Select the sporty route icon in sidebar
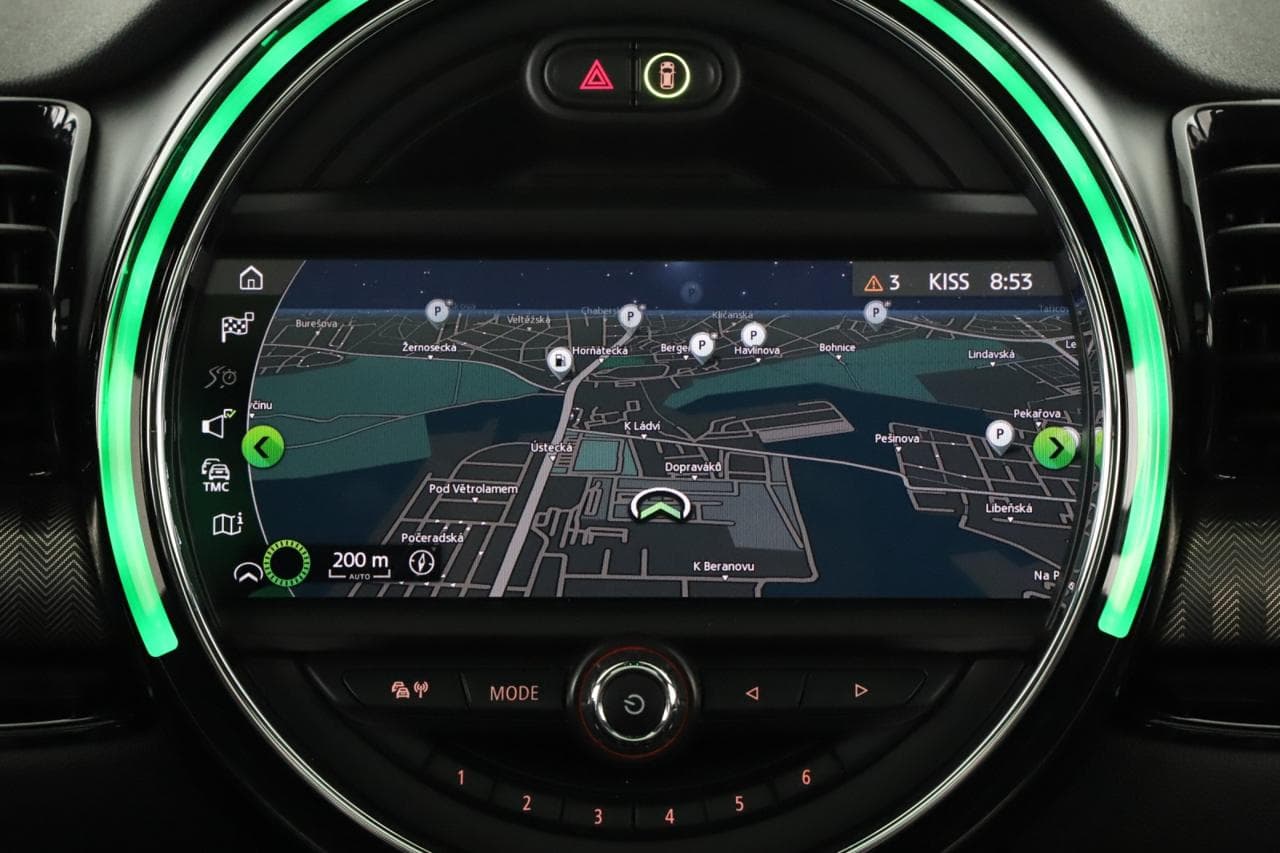The image size is (1280, 853). [225, 377]
